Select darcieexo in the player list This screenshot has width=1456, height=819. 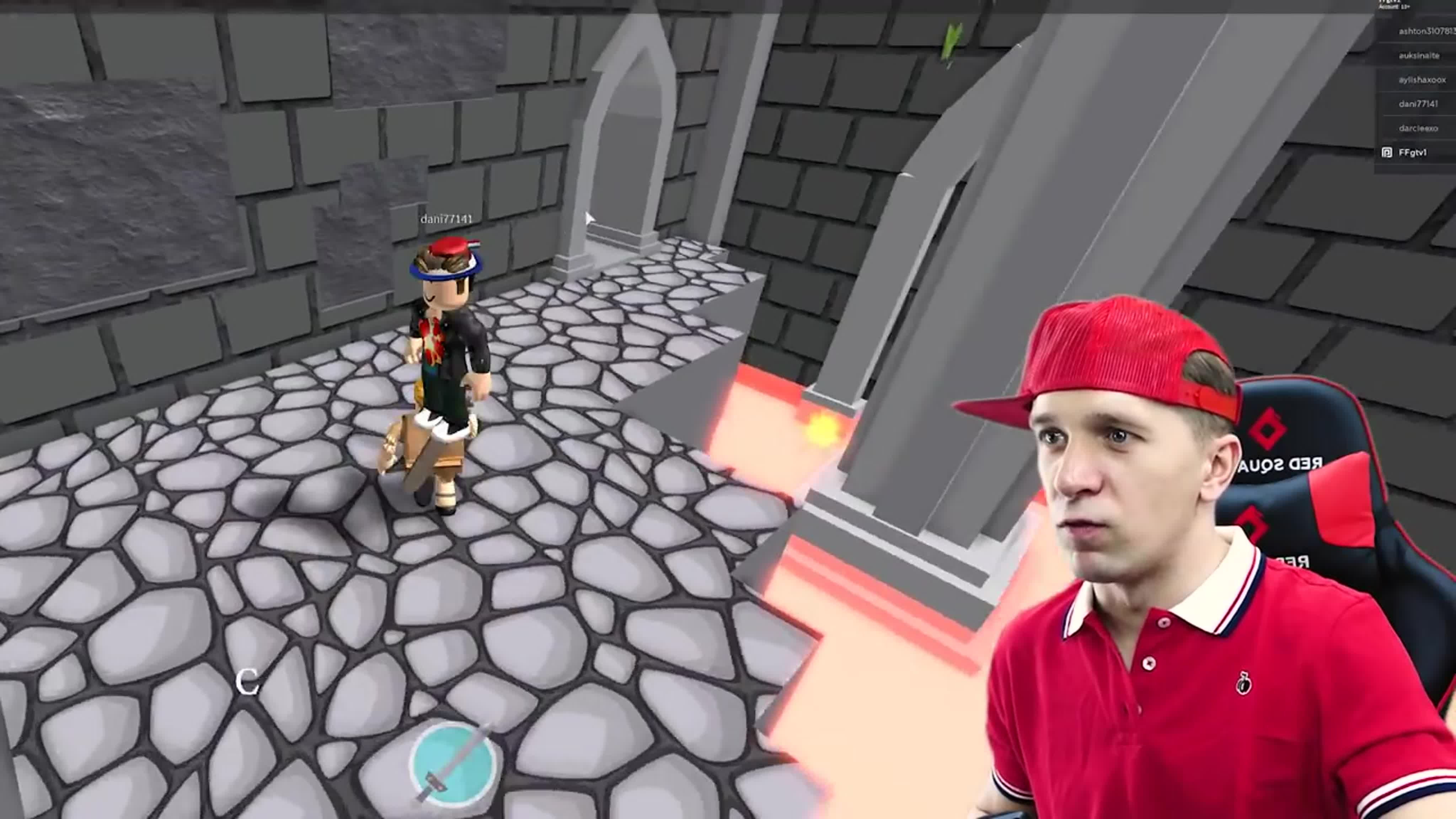[x=1418, y=128]
